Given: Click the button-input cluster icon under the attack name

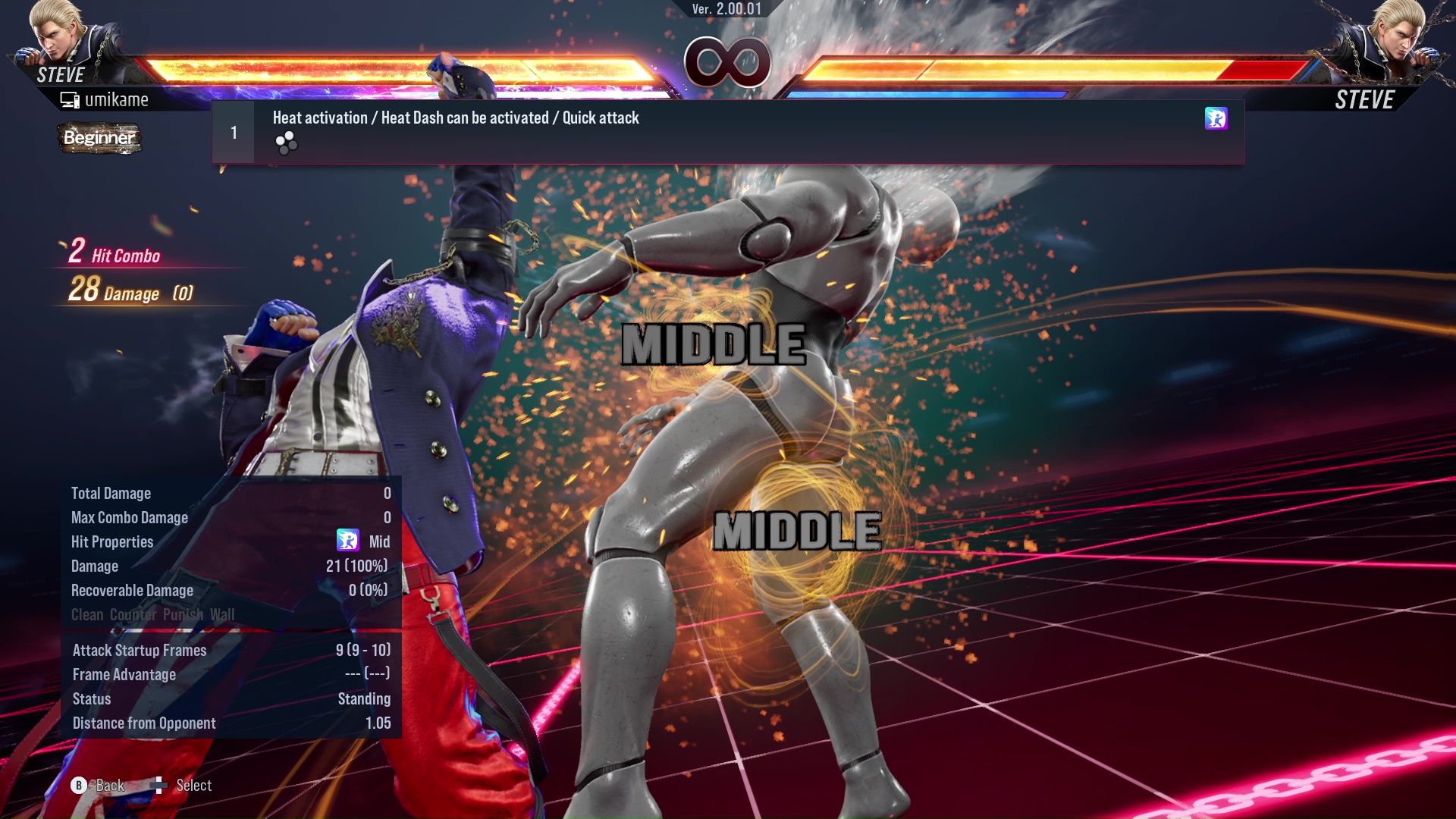Looking at the screenshot, I should [x=287, y=144].
